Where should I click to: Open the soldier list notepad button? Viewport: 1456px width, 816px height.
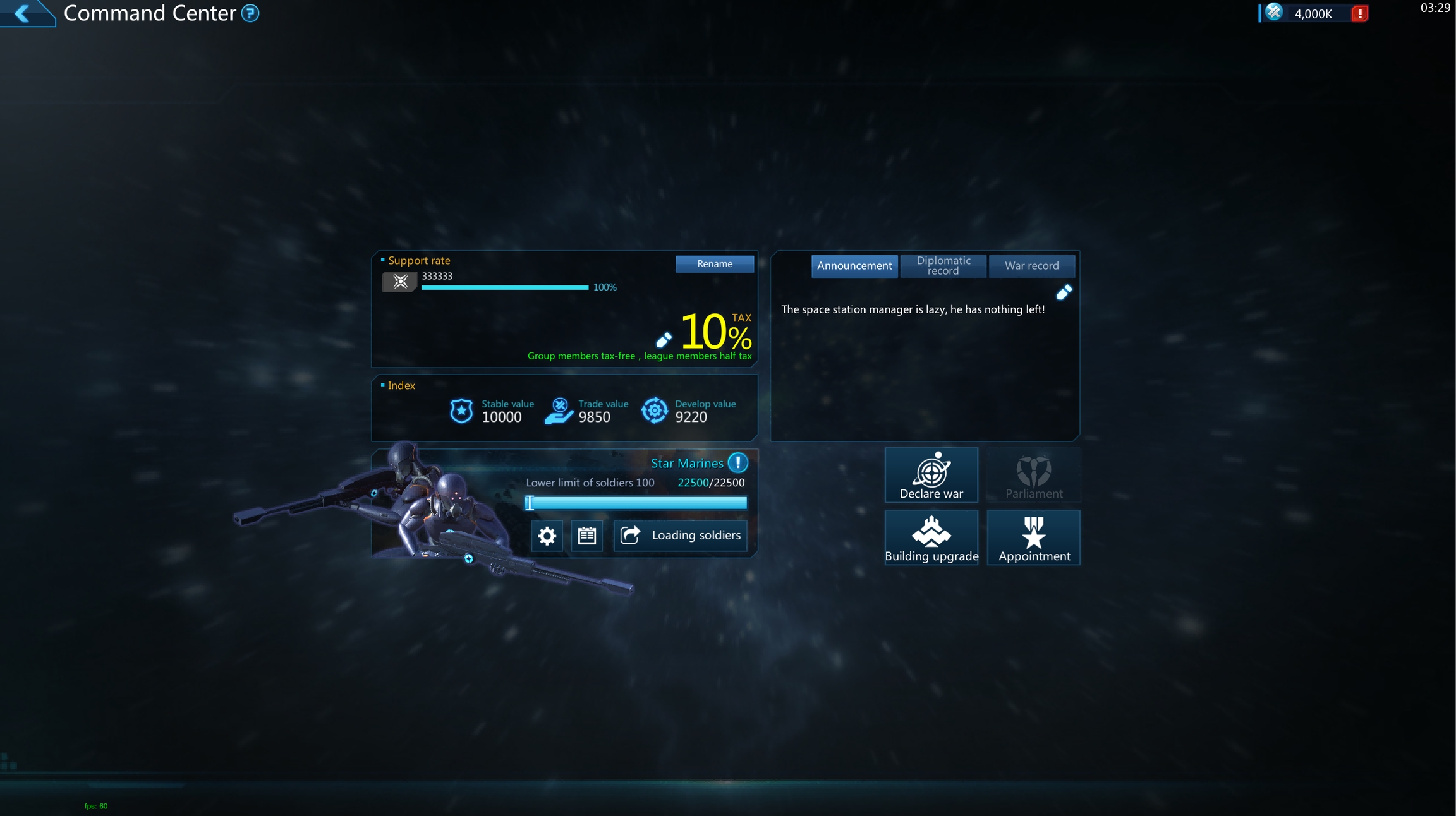point(586,536)
